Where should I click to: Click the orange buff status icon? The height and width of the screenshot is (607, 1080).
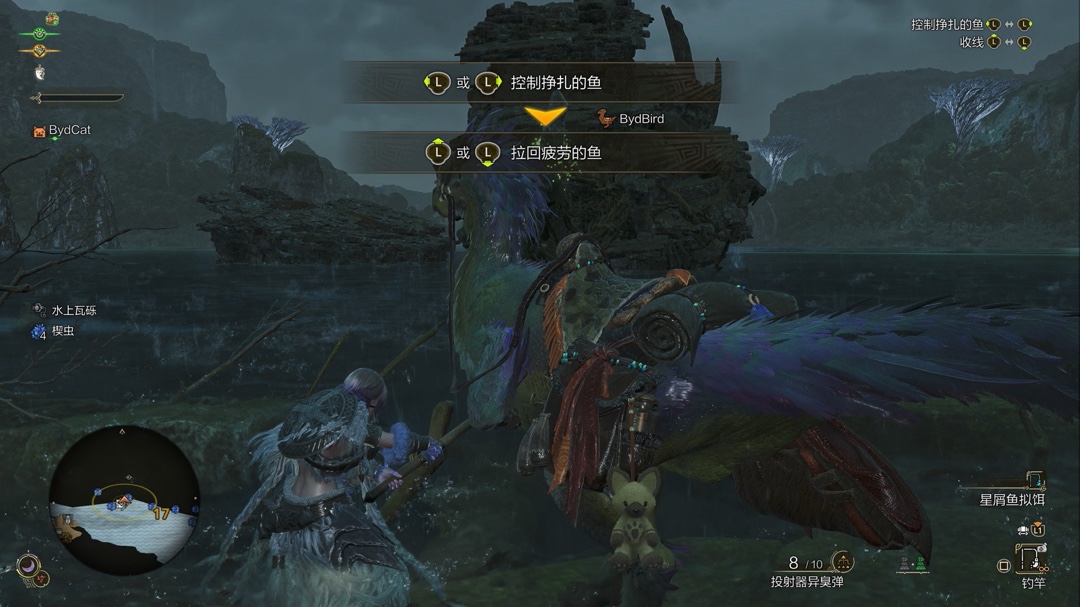click(x=39, y=50)
